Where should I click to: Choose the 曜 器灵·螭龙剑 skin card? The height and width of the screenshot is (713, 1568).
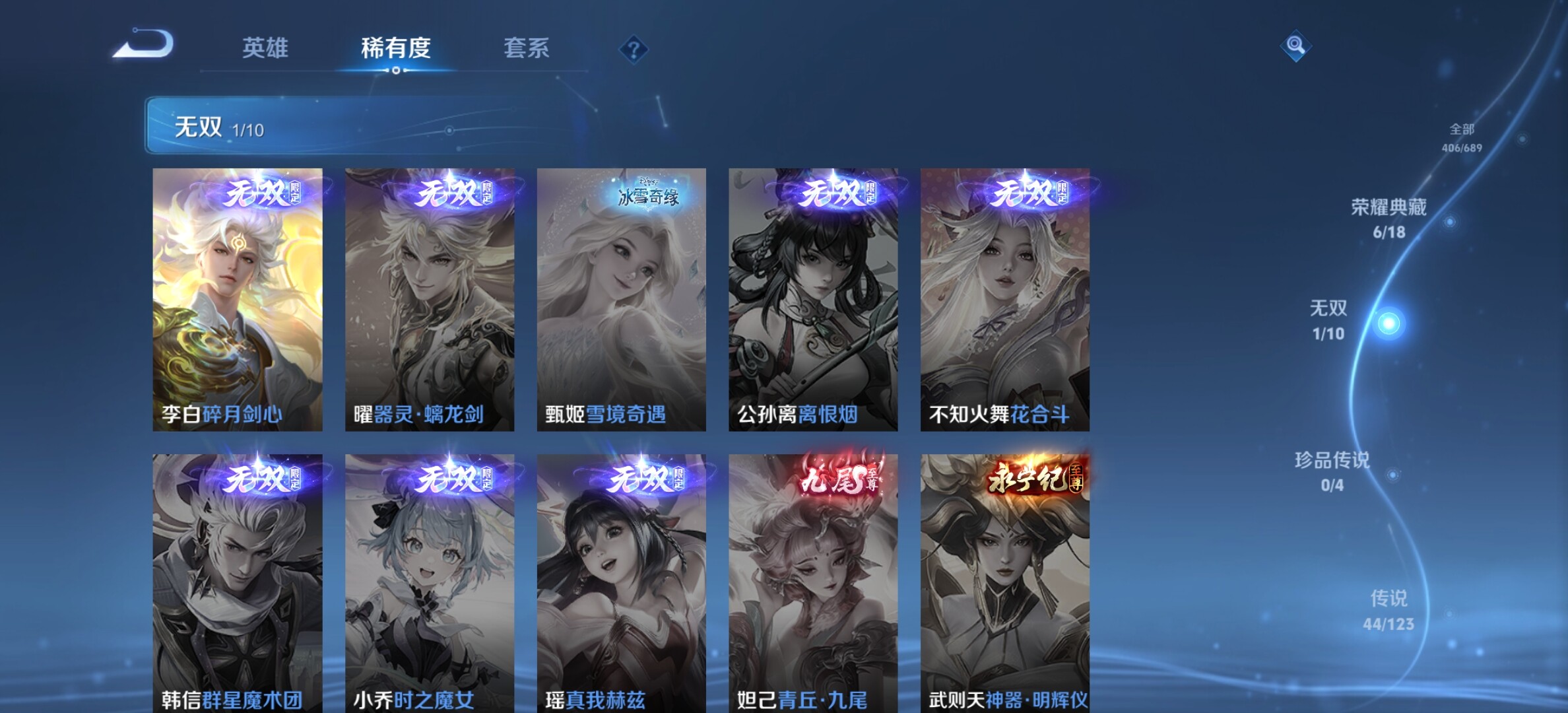coord(430,299)
